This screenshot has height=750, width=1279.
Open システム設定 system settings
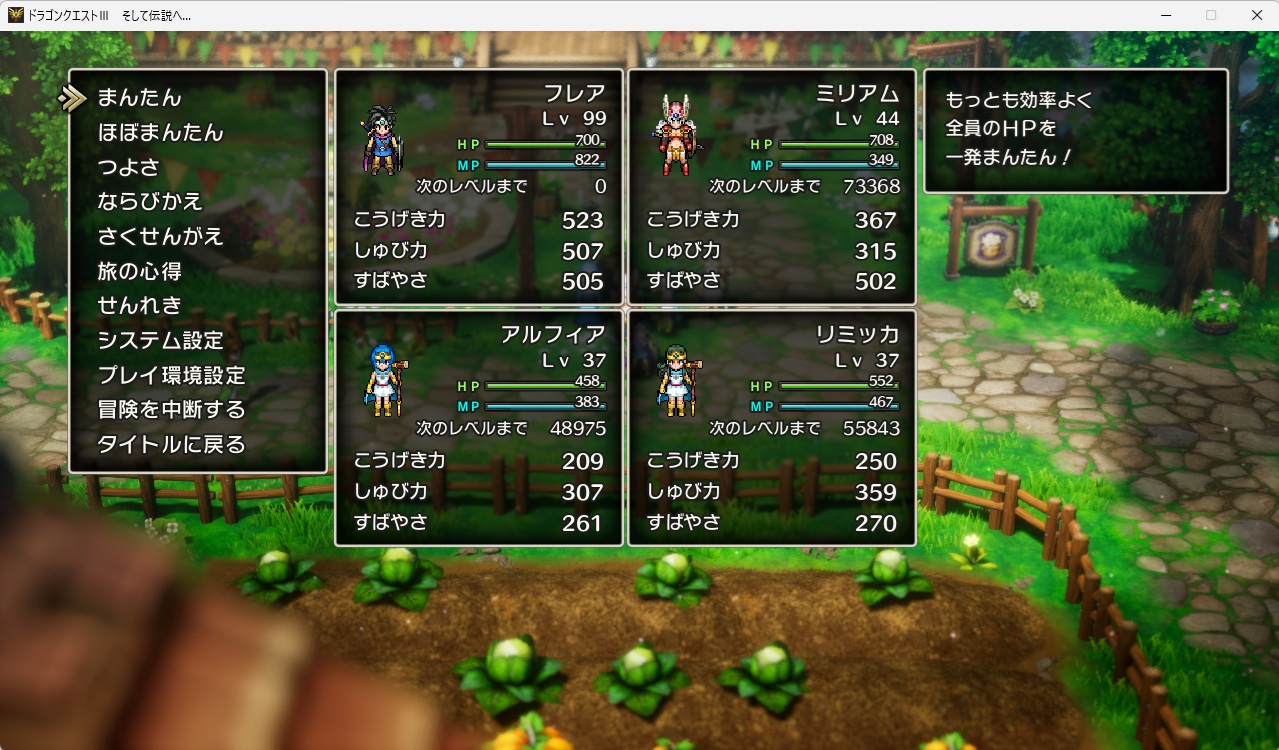(160, 341)
